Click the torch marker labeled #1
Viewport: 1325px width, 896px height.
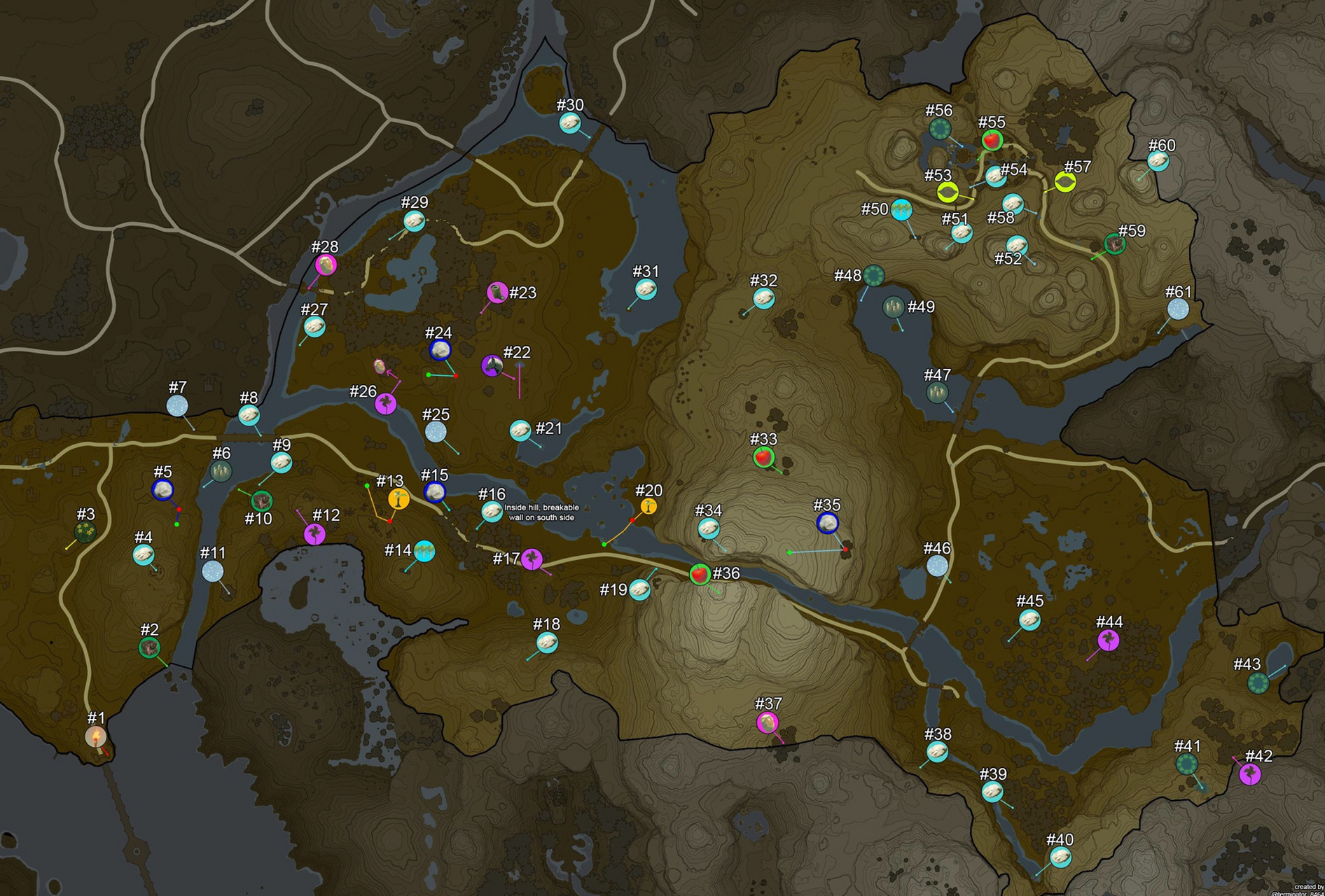pos(96,736)
